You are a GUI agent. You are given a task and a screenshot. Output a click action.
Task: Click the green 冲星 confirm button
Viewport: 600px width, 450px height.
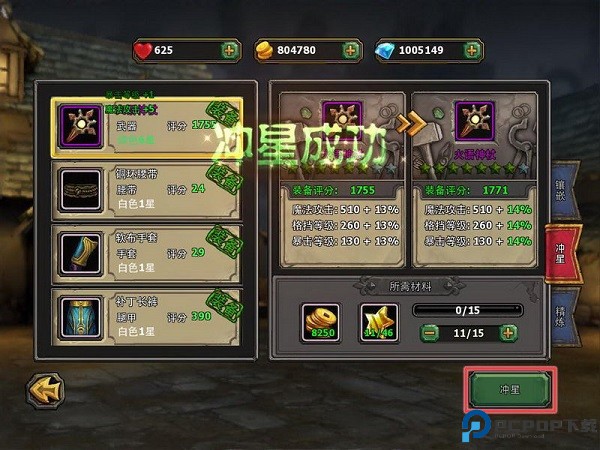click(508, 389)
